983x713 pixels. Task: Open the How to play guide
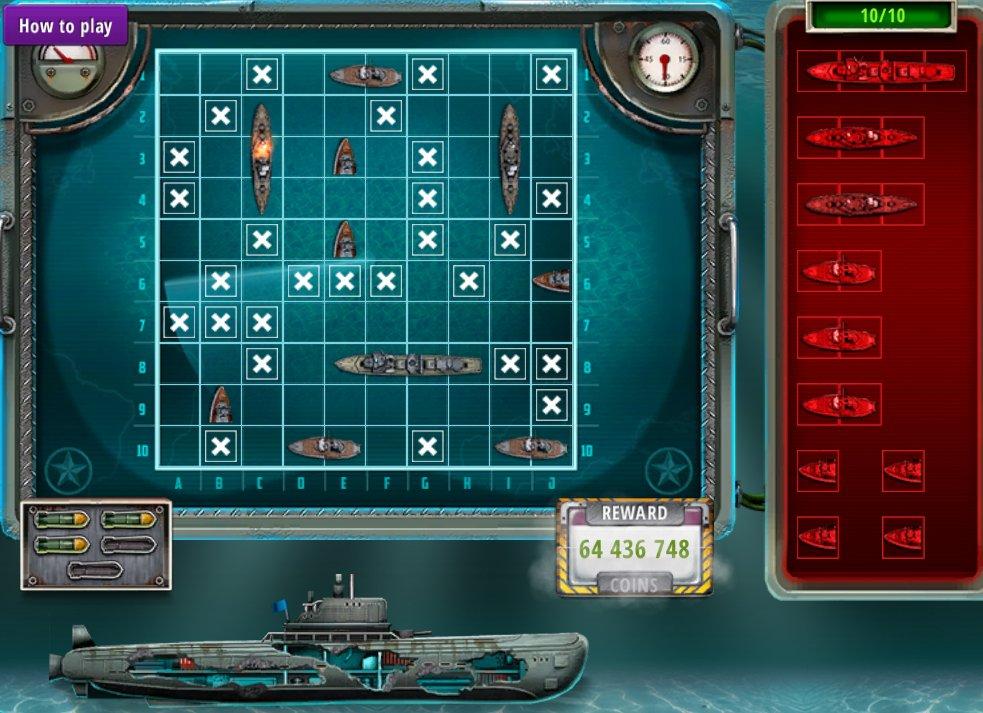tap(65, 26)
